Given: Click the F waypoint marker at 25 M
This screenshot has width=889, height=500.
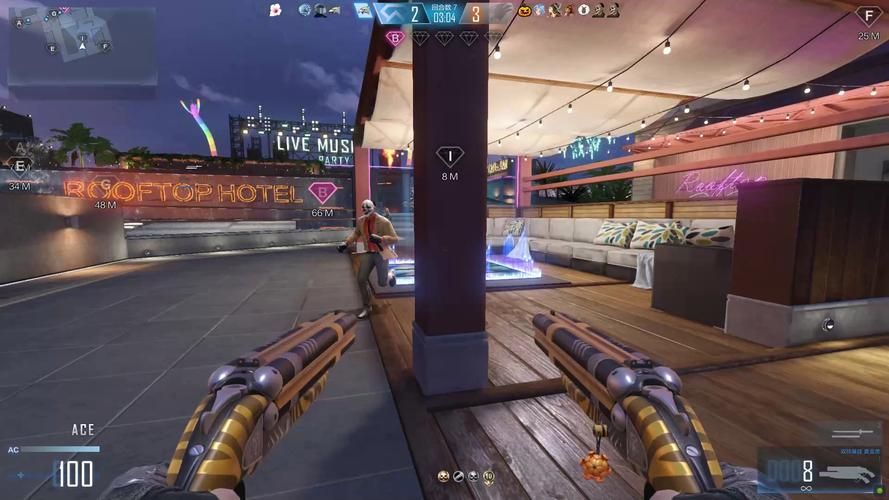Looking at the screenshot, I should click(x=868, y=16).
